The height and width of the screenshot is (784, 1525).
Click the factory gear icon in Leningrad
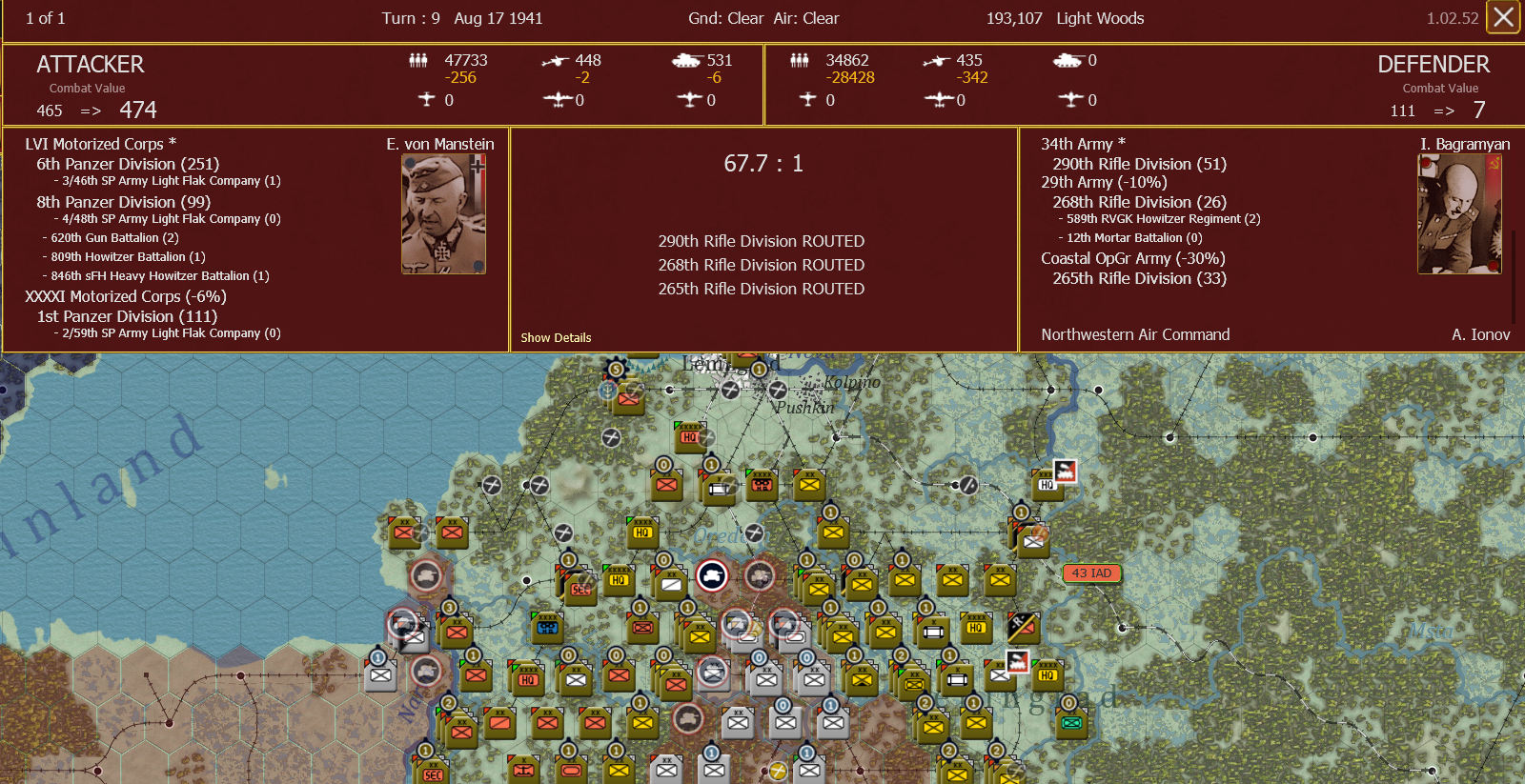point(616,370)
